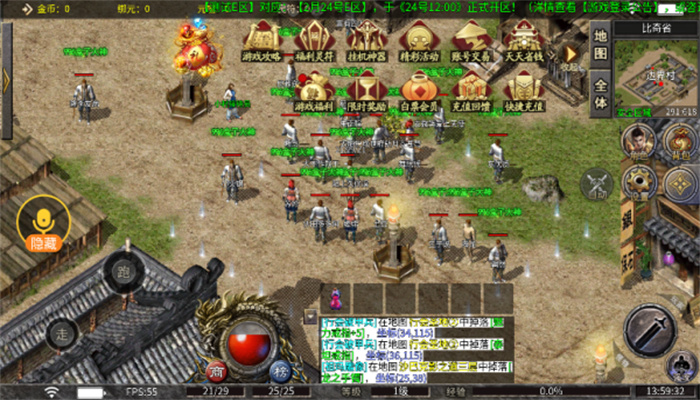Open the character portrait icon
Image resolution: width=700 pixels, height=400 pixels.
[638, 143]
